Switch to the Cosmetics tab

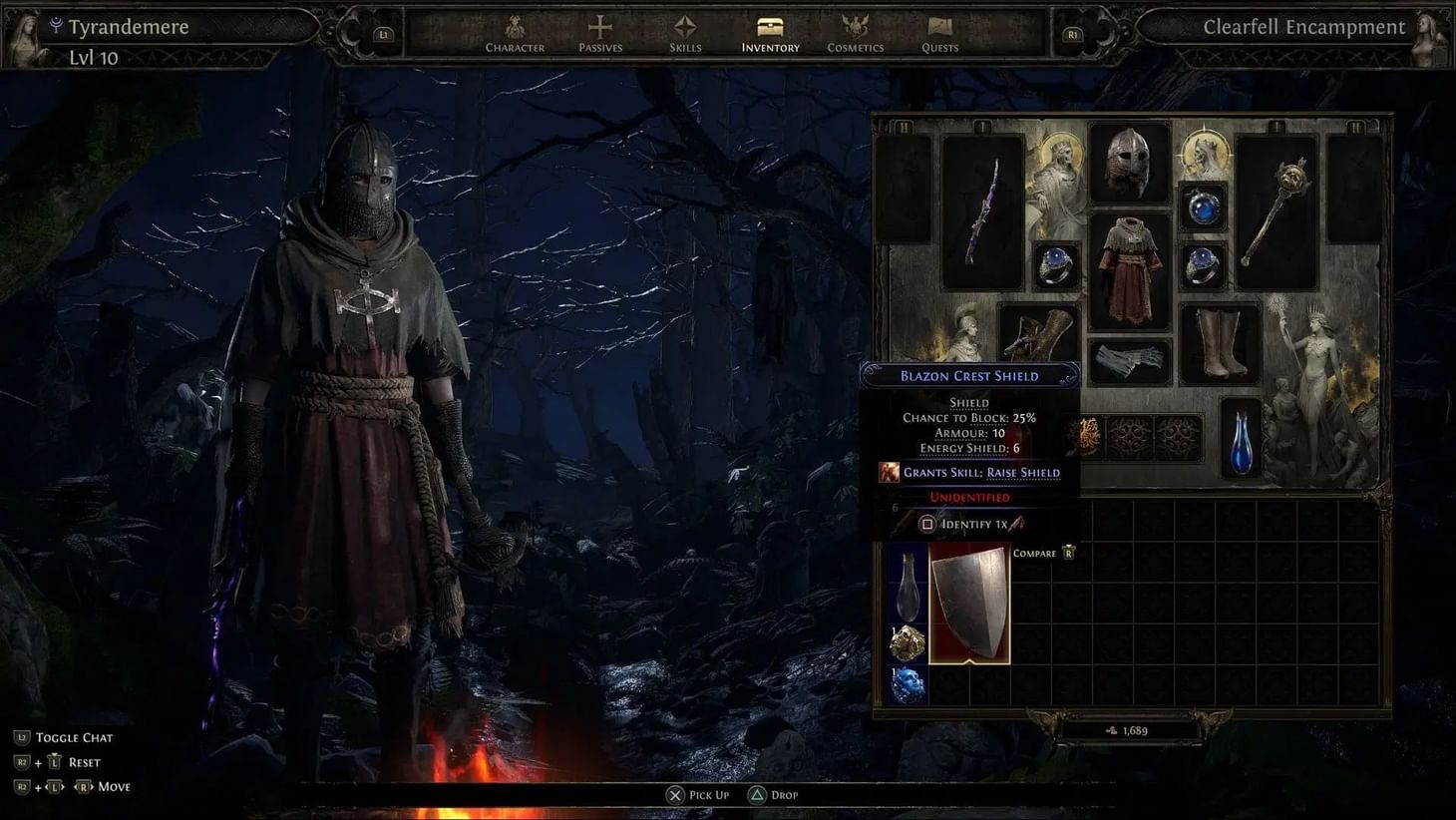tap(855, 35)
